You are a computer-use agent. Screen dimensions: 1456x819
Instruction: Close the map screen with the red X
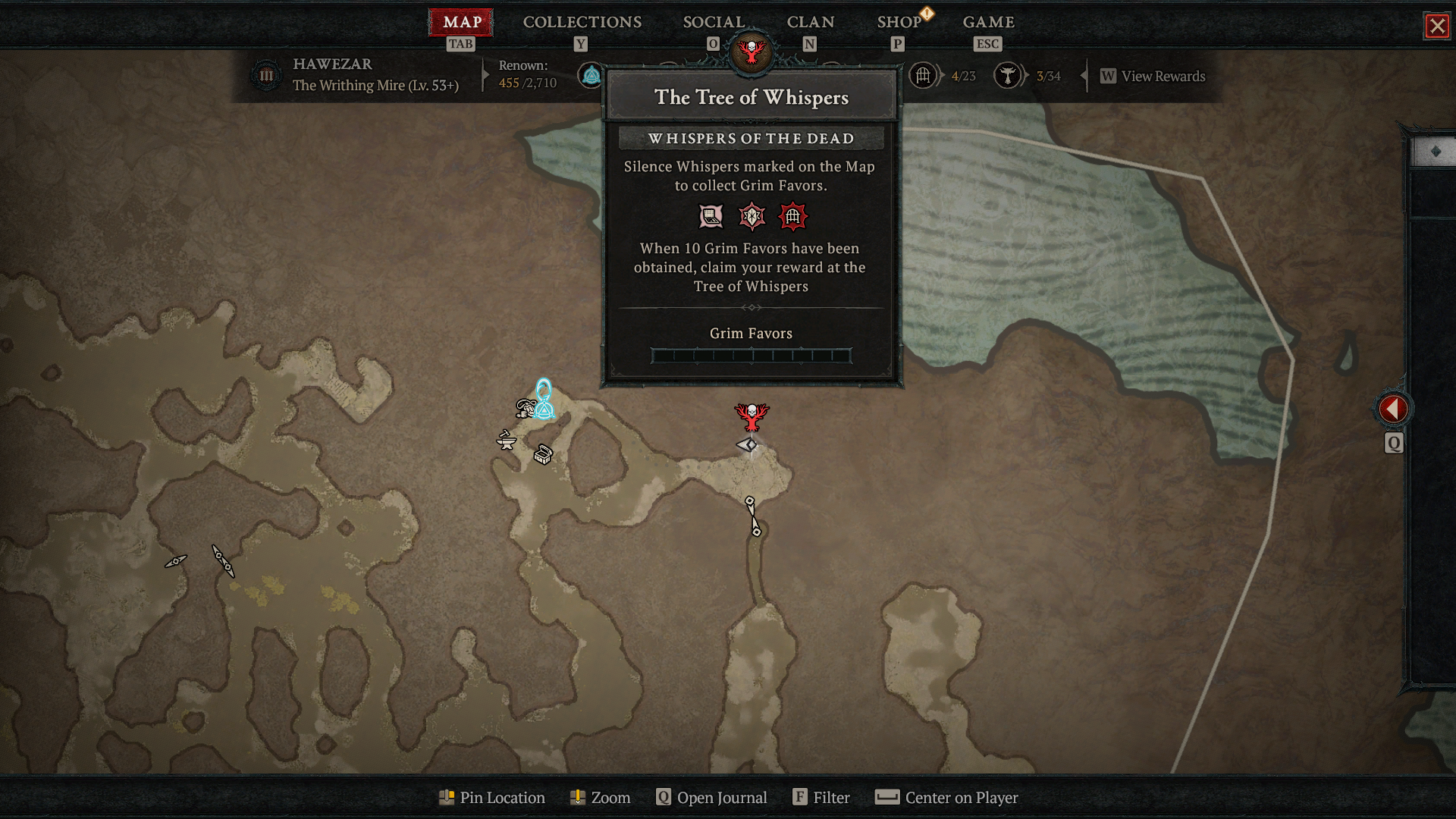[x=1436, y=26]
